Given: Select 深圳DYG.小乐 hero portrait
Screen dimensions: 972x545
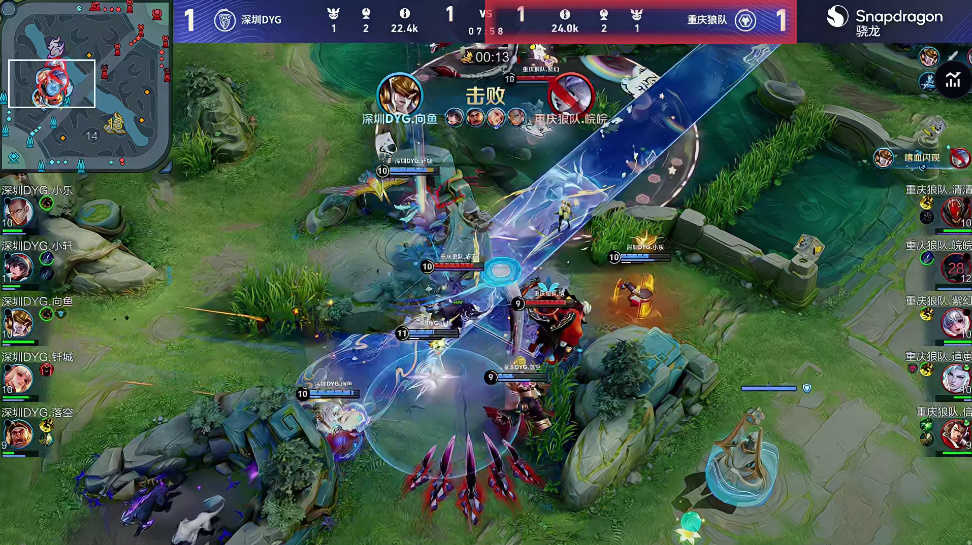Looking at the screenshot, I should tap(17, 211).
